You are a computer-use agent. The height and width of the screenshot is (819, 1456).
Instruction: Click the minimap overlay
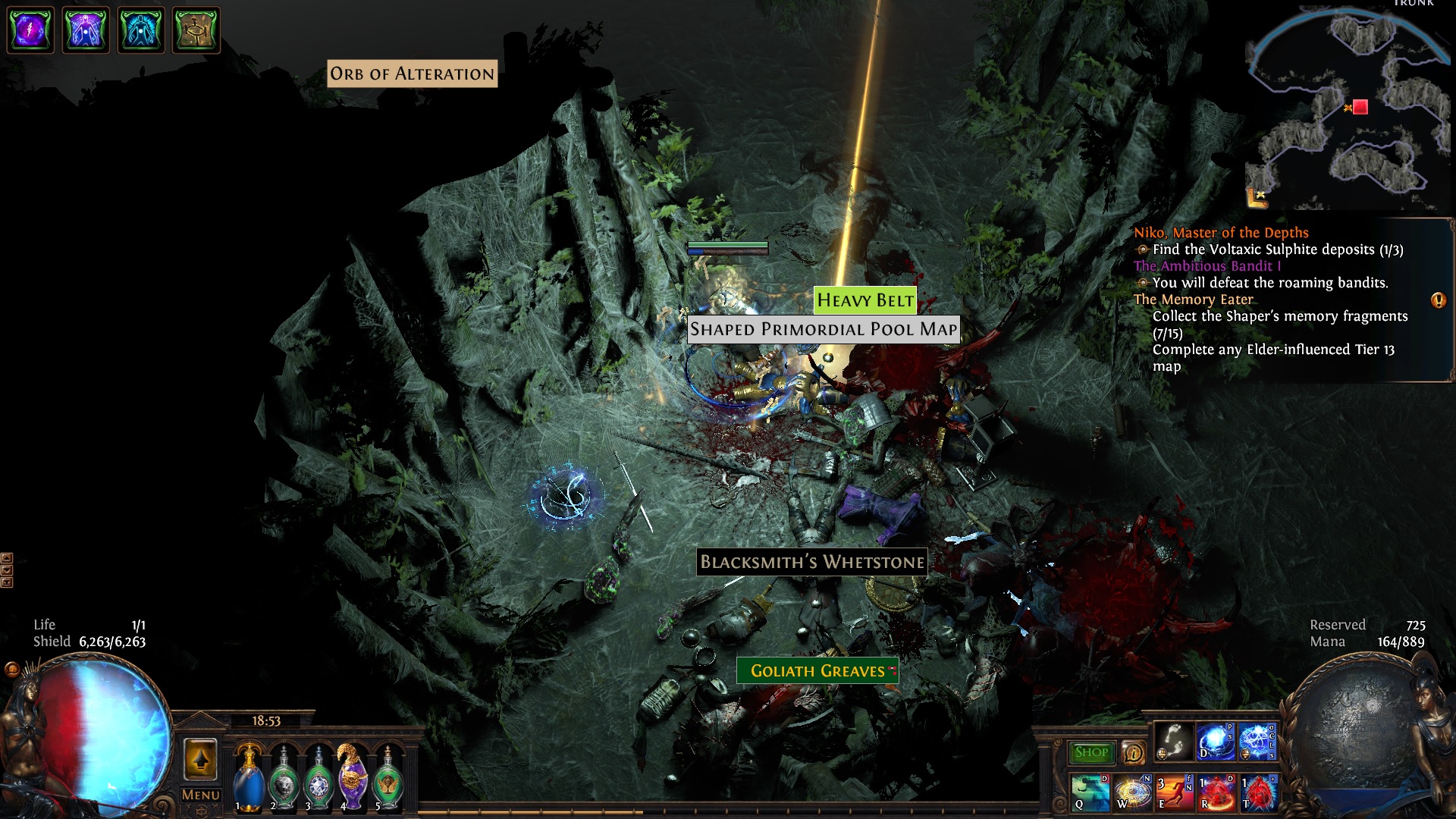point(1346,110)
